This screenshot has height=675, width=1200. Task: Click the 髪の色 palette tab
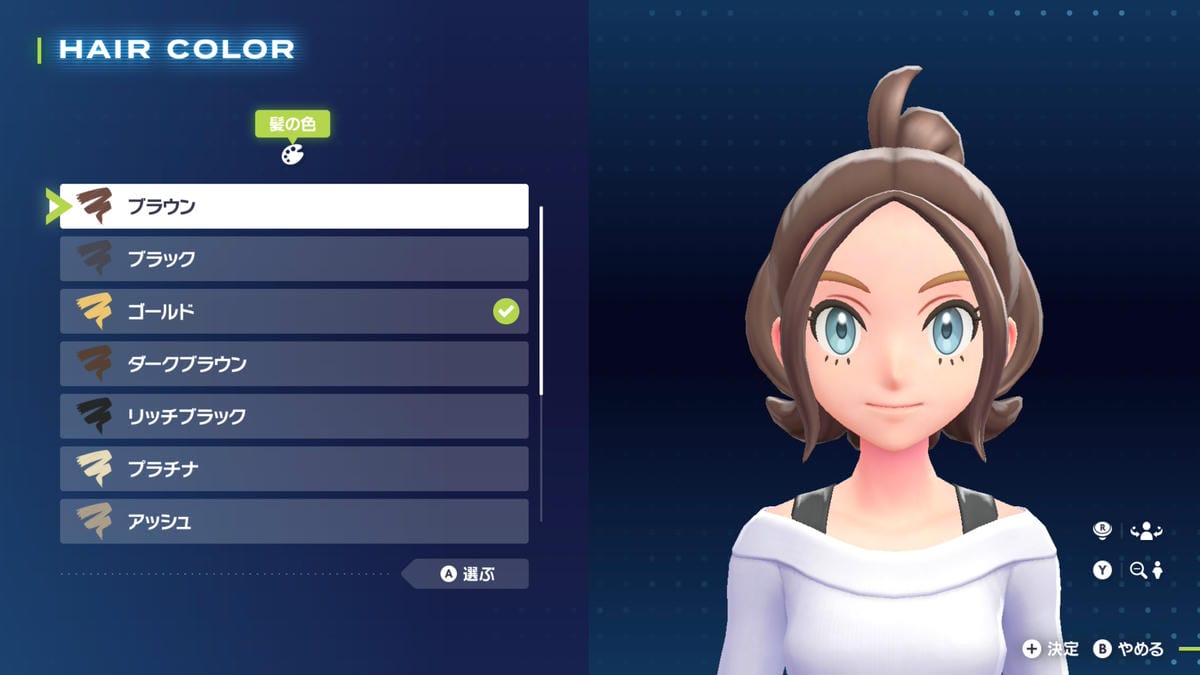[292, 138]
